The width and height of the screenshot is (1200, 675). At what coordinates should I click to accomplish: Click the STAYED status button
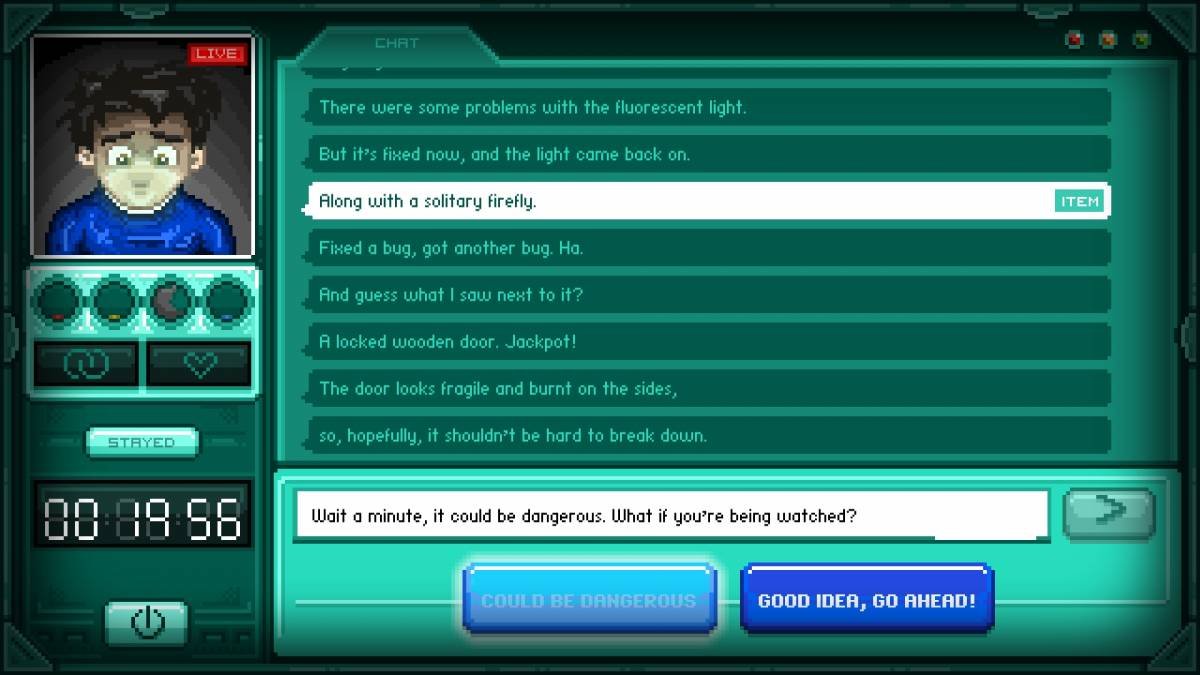point(142,442)
